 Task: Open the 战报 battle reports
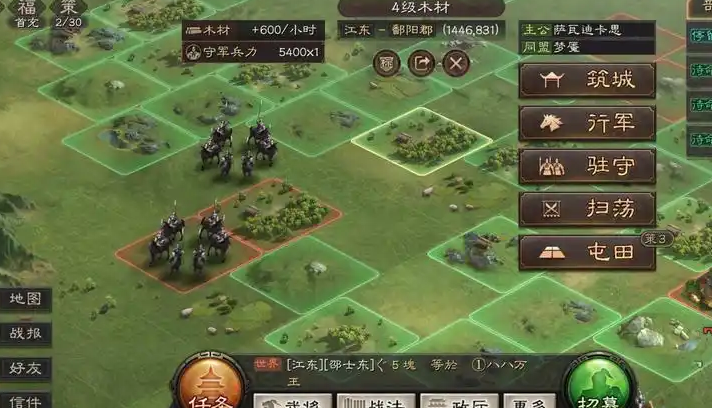pos(24,334)
